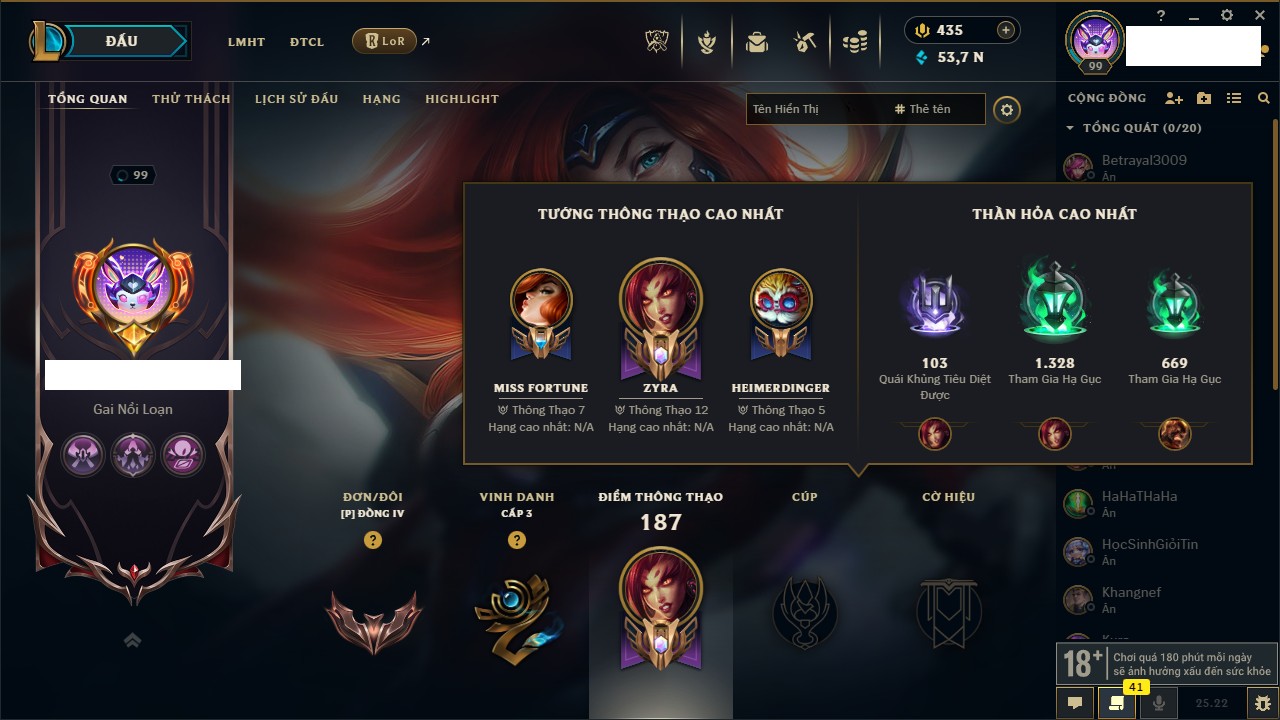Collapse the TỔNG QUÁT friends group
Screen dimensions: 1280x720
point(1070,128)
